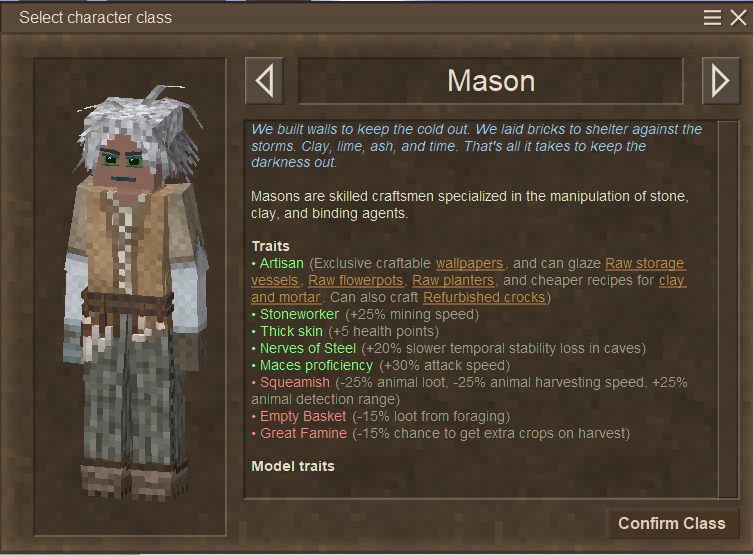
Task: Show the Refurbished crocks entry
Action: (485, 297)
